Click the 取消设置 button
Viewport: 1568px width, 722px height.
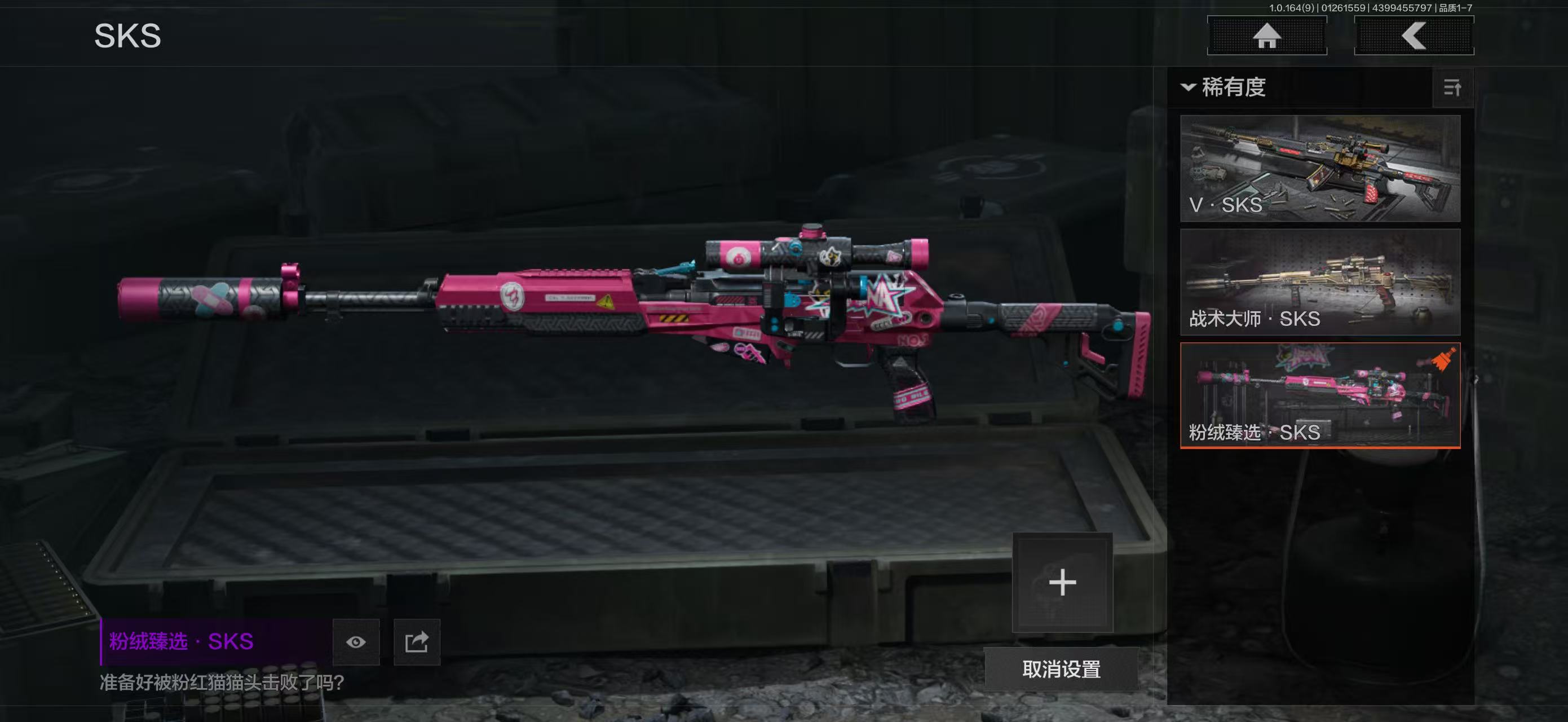pos(1061,669)
